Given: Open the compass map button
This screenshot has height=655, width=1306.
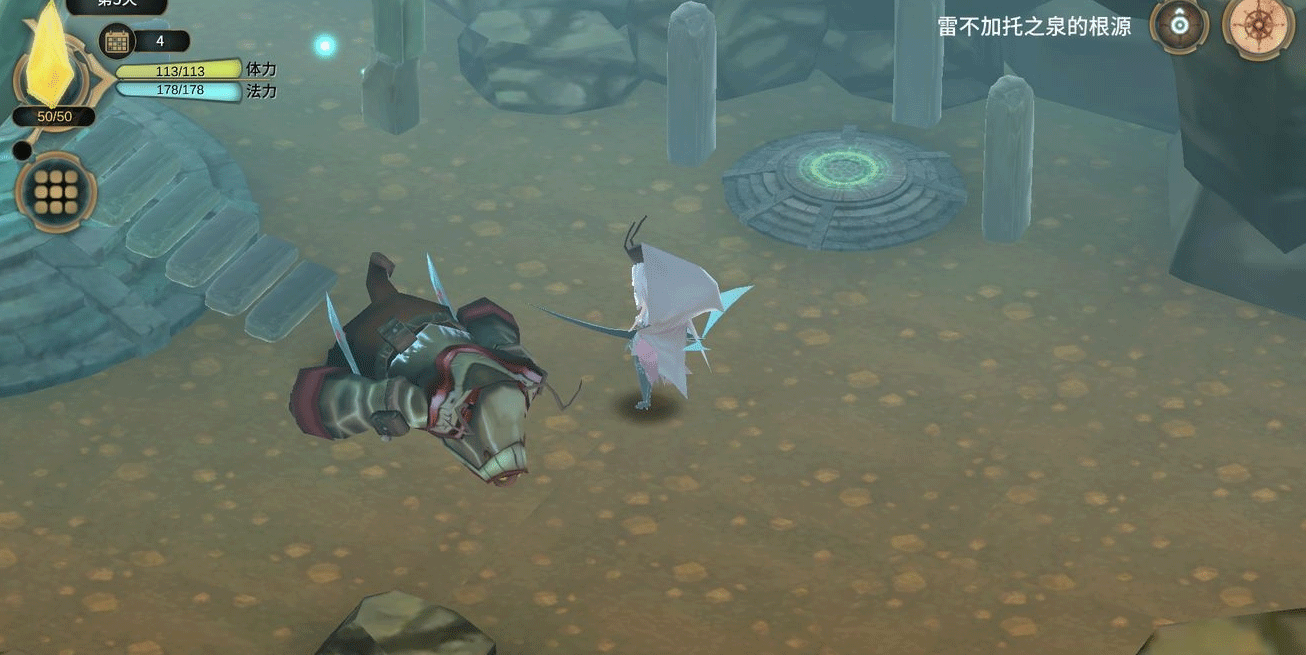Looking at the screenshot, I should (x=1258, y=26).
